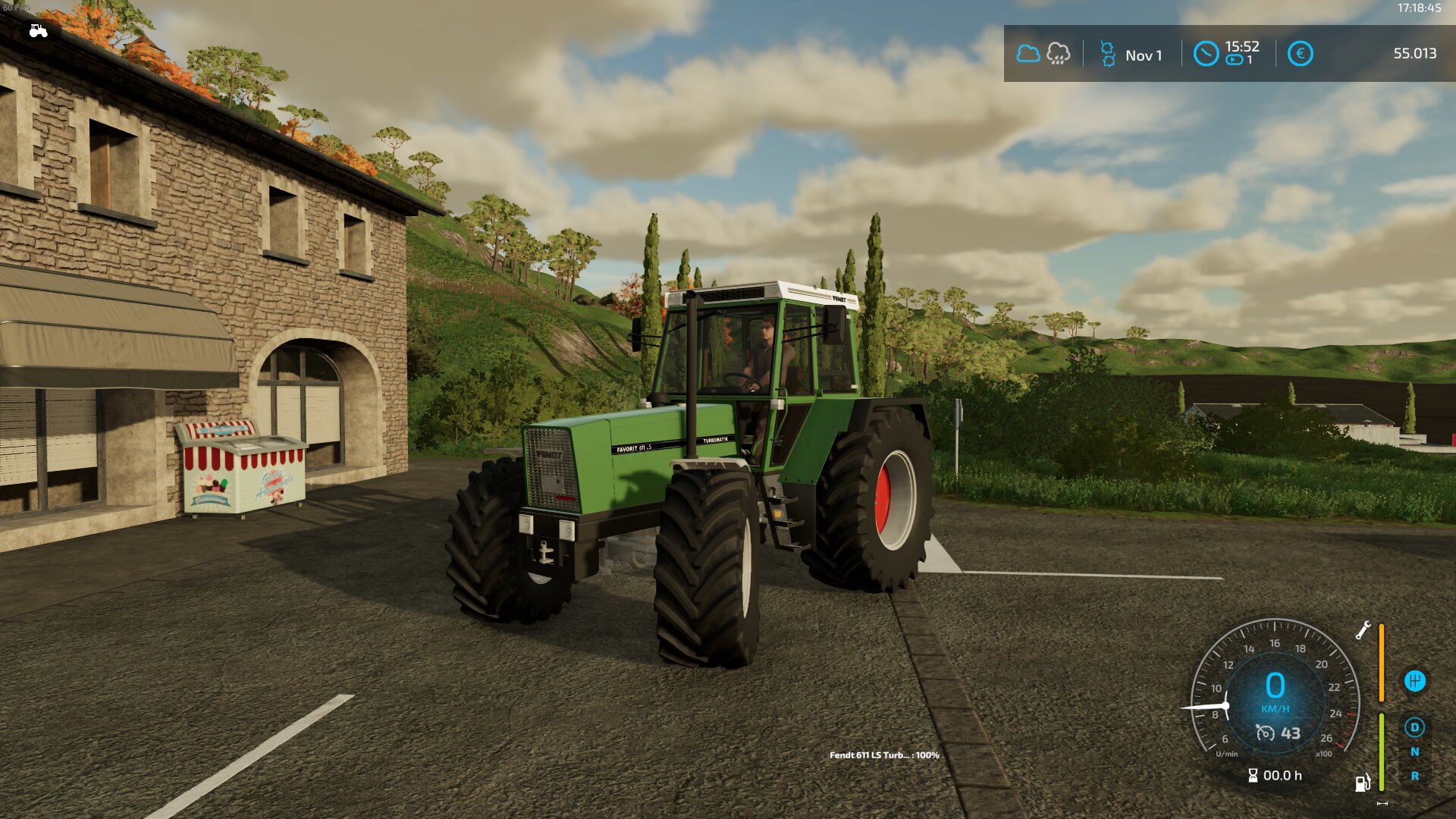
Task: Select the N neutral indicator
Action: point(1414,752)
